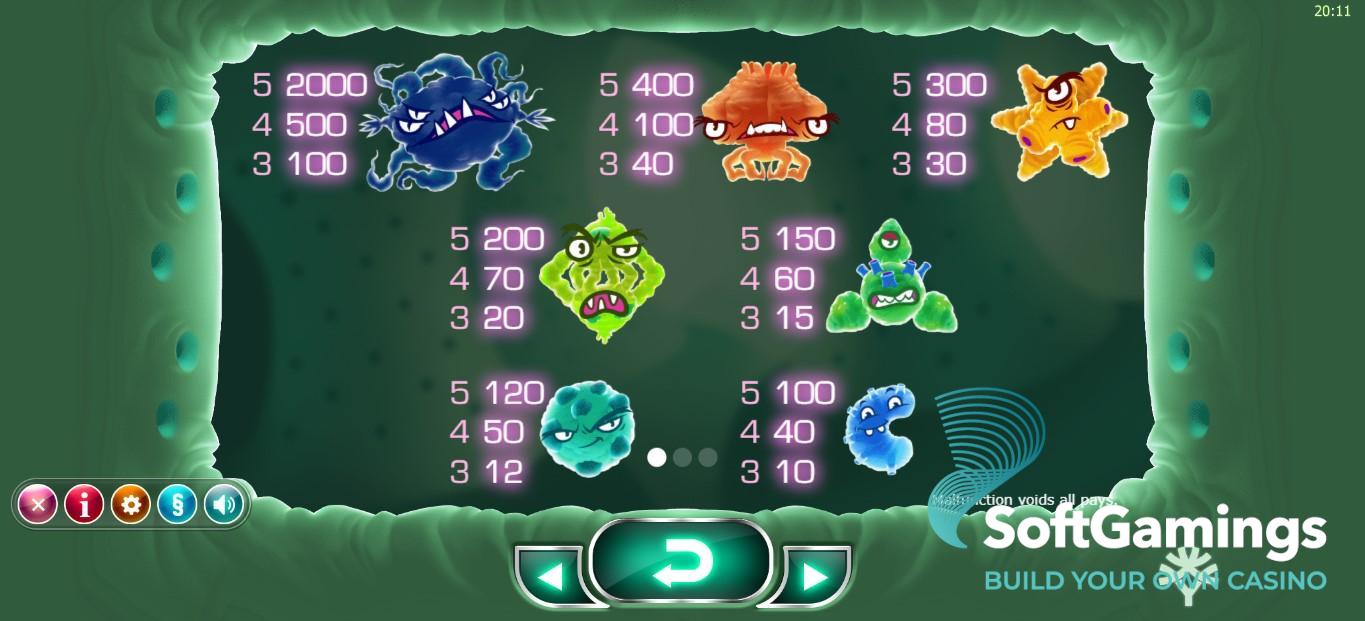Return to the game with the back arrow
The height and width of the screenshot is (621, 1365).
(681, 562)
